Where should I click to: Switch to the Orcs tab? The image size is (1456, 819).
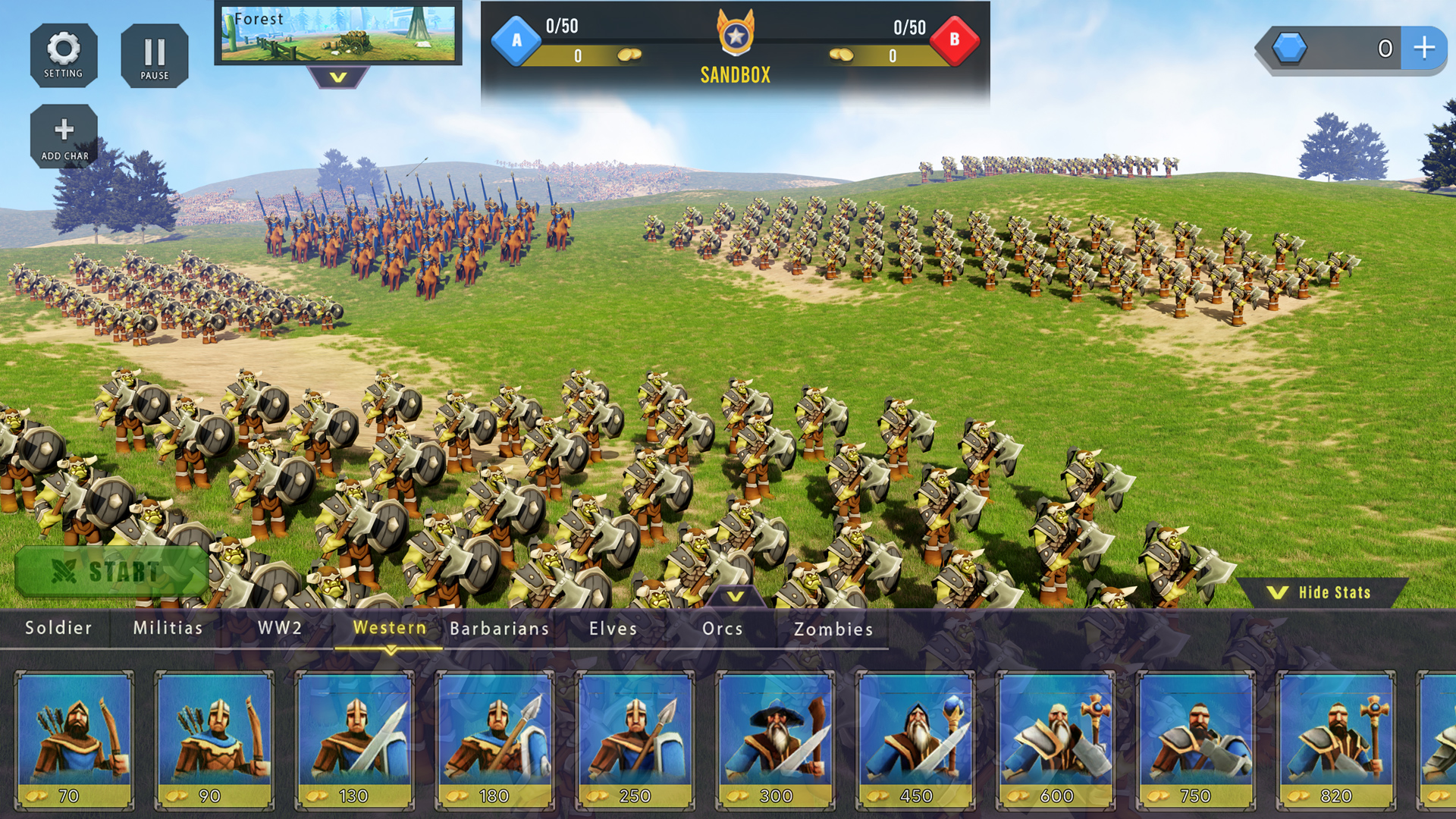[x=722, y=629]
